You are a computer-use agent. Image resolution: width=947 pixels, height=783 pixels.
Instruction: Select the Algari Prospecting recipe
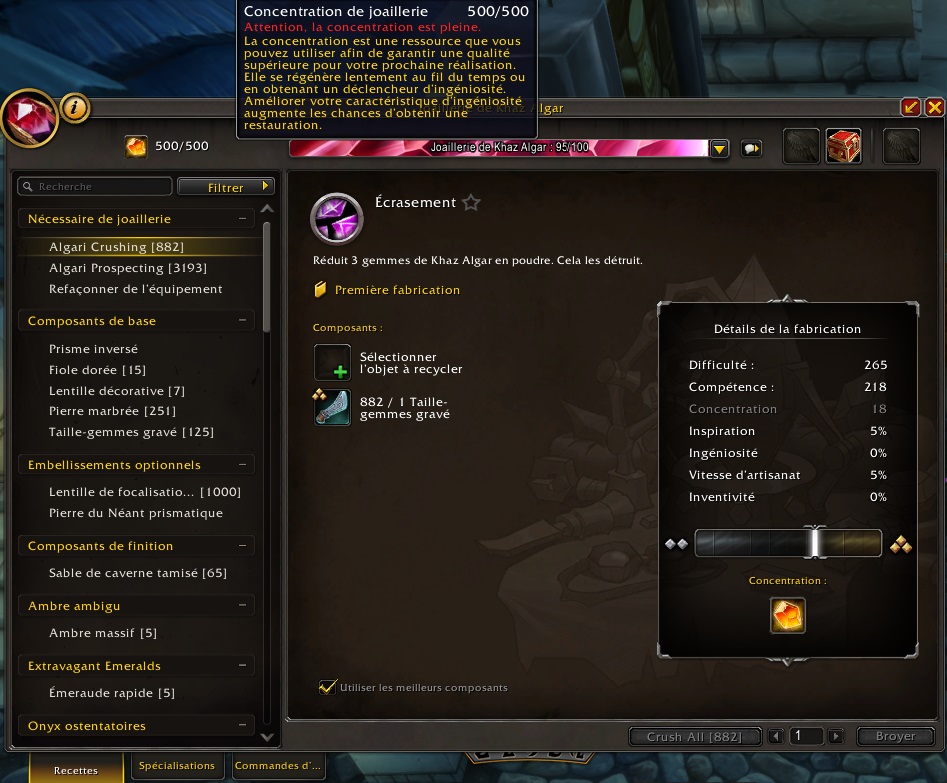113,268
